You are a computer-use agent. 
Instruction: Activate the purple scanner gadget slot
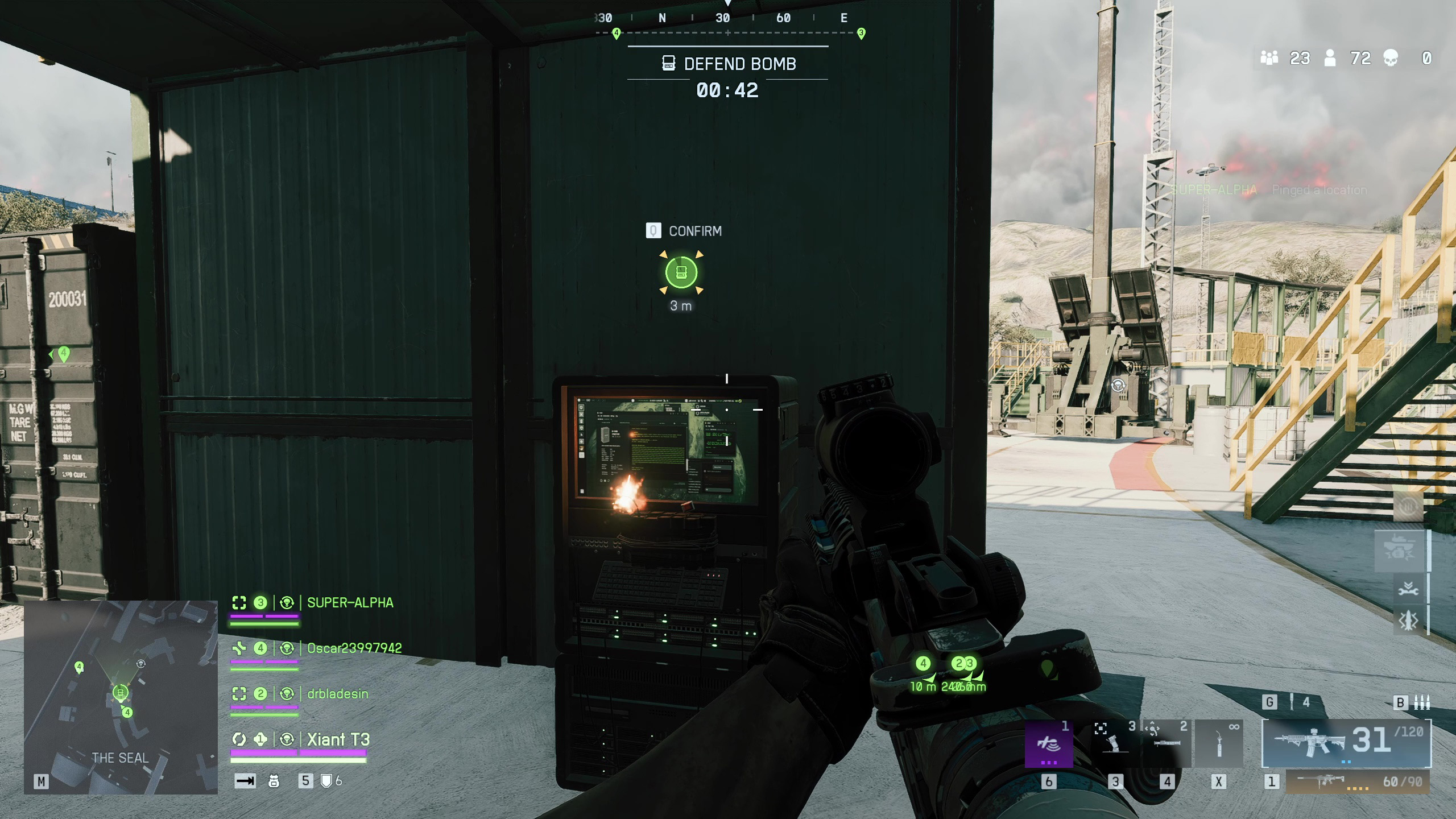click(x=1048, y=743)
